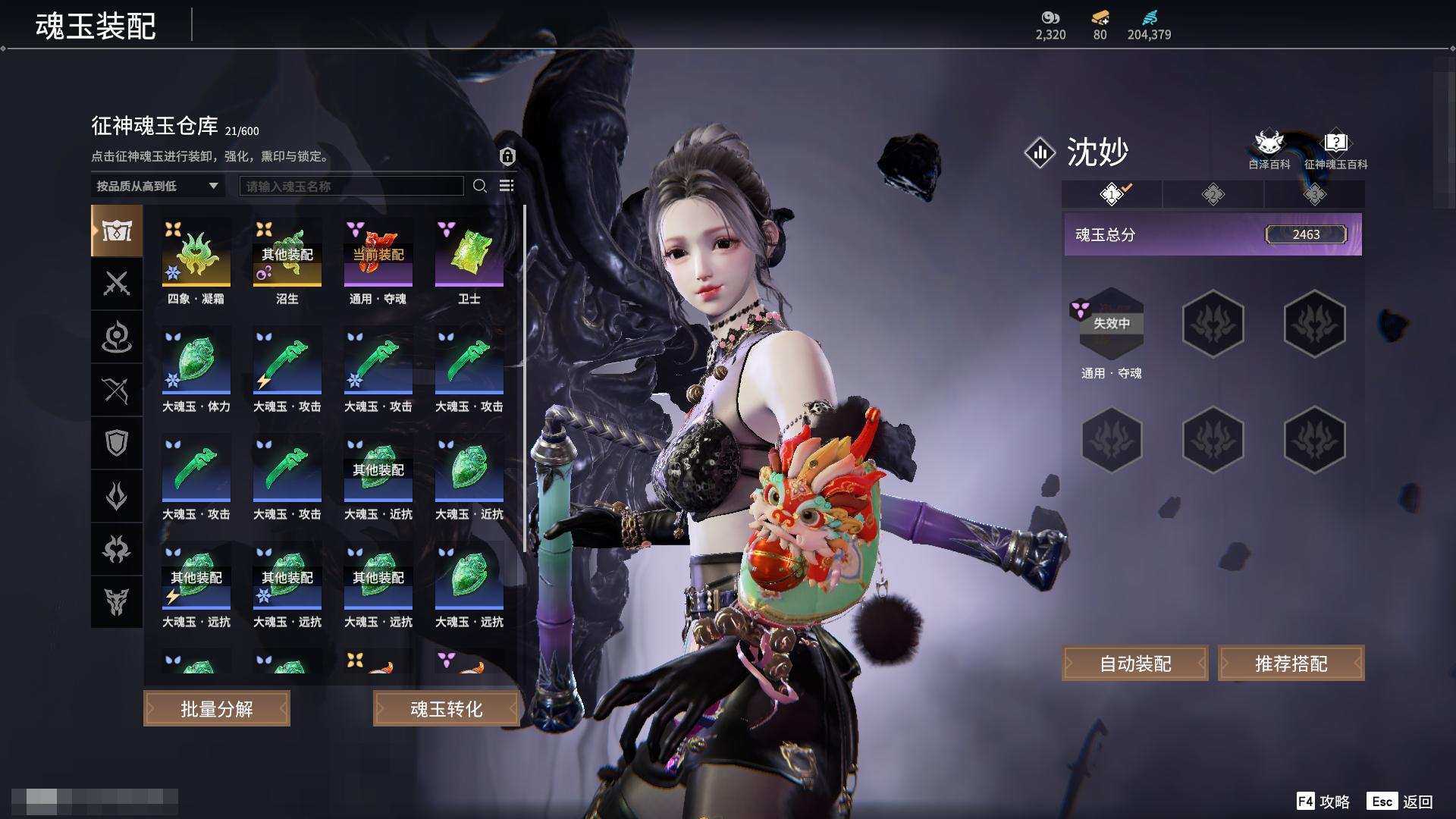Open the list filter menu icon
1456x819 pixels.
click(x=507, y=186)
